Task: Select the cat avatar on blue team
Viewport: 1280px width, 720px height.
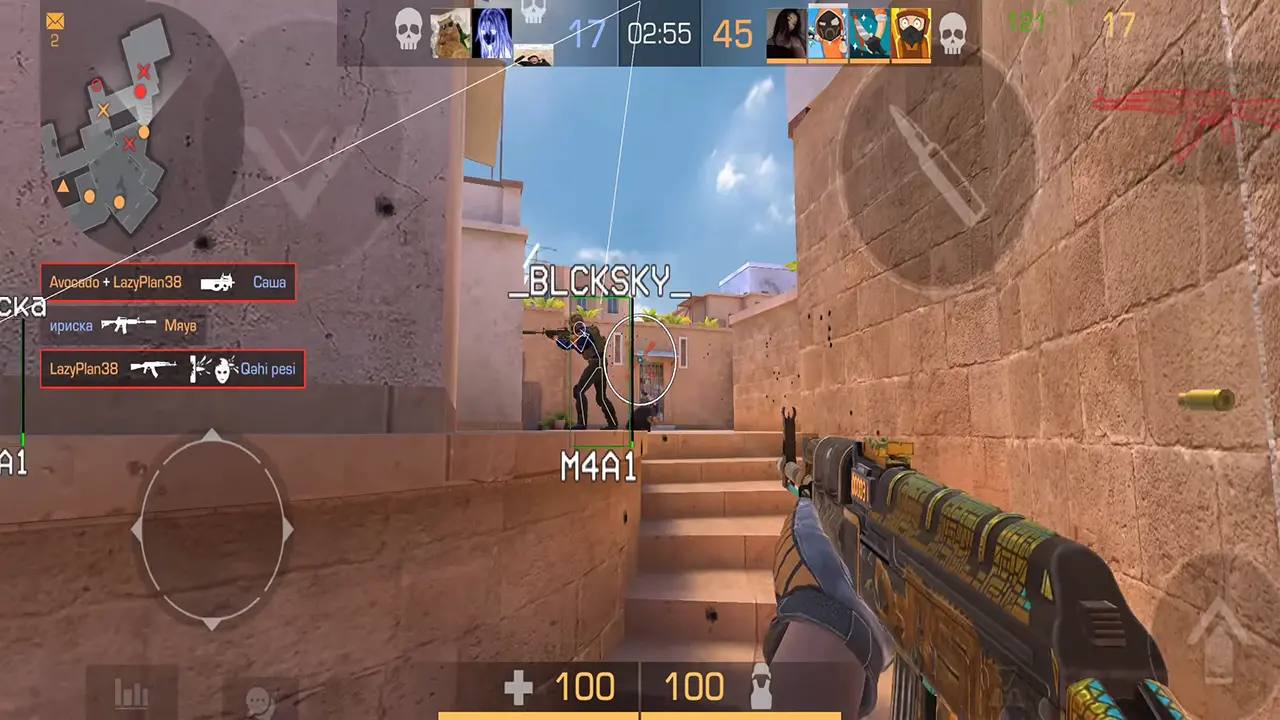Action: pyautogui.click(x=451, y=34)
